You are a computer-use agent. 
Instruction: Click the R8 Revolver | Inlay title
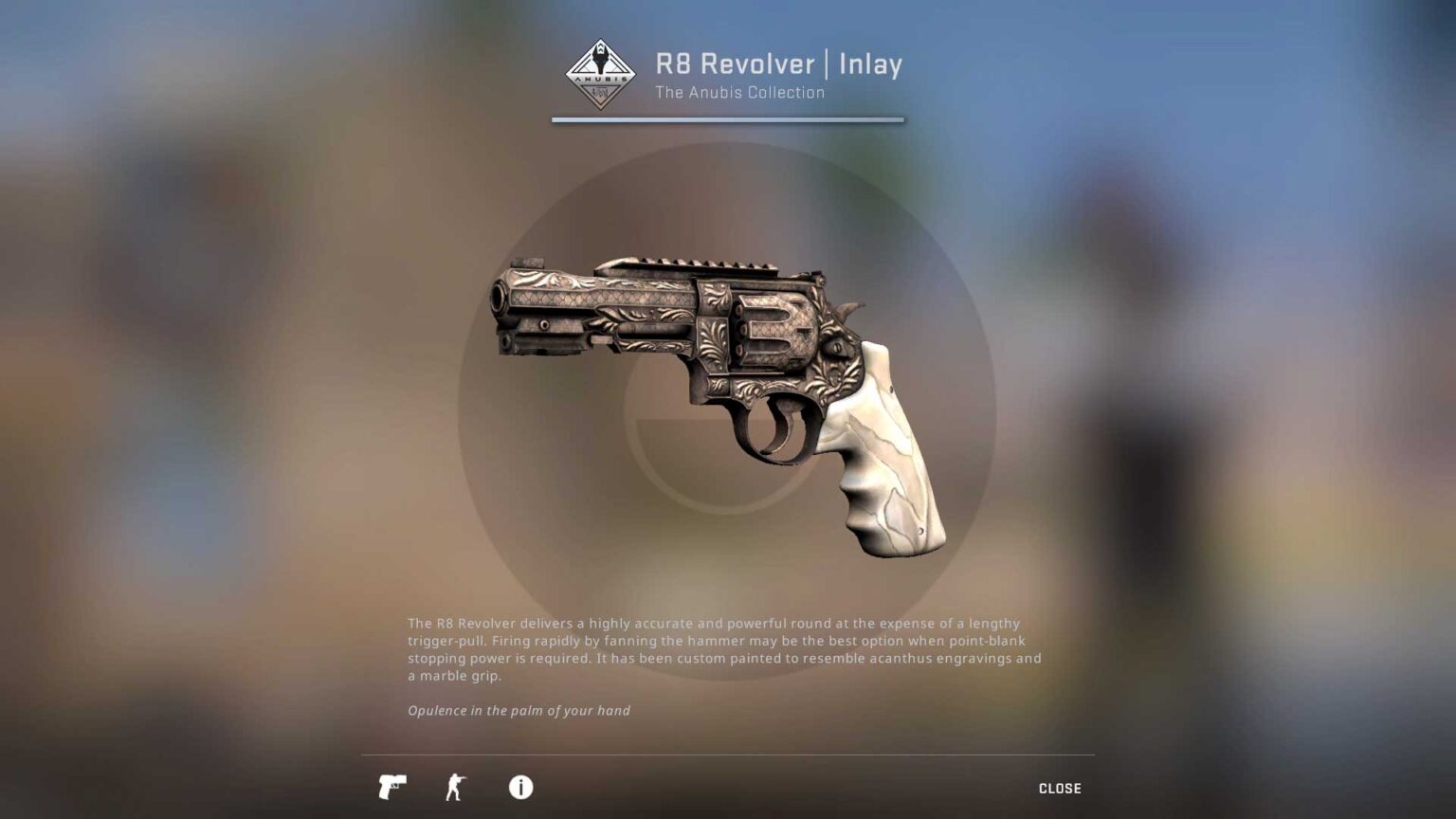click(x=778, y=64)
